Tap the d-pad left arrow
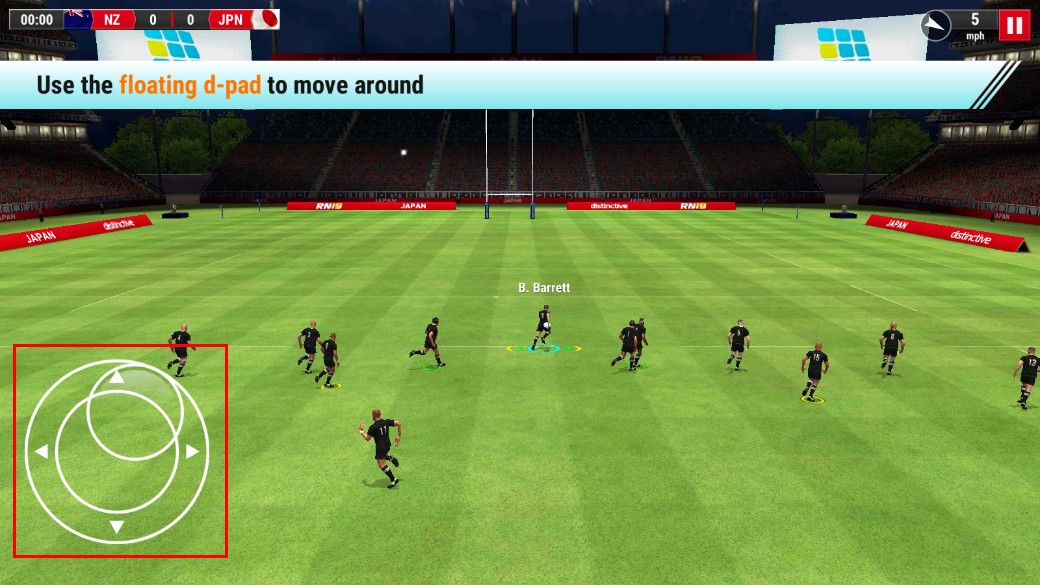The height and width of the screenshot is (585, 1040). (x=41, y=452)
